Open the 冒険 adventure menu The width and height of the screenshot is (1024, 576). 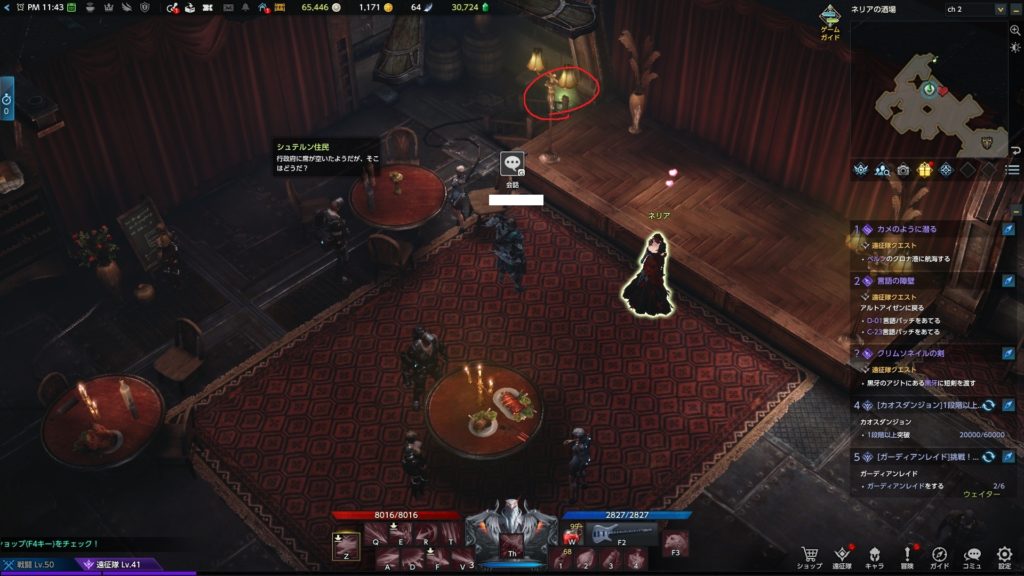pyautogui.click(x=907, y=555)
